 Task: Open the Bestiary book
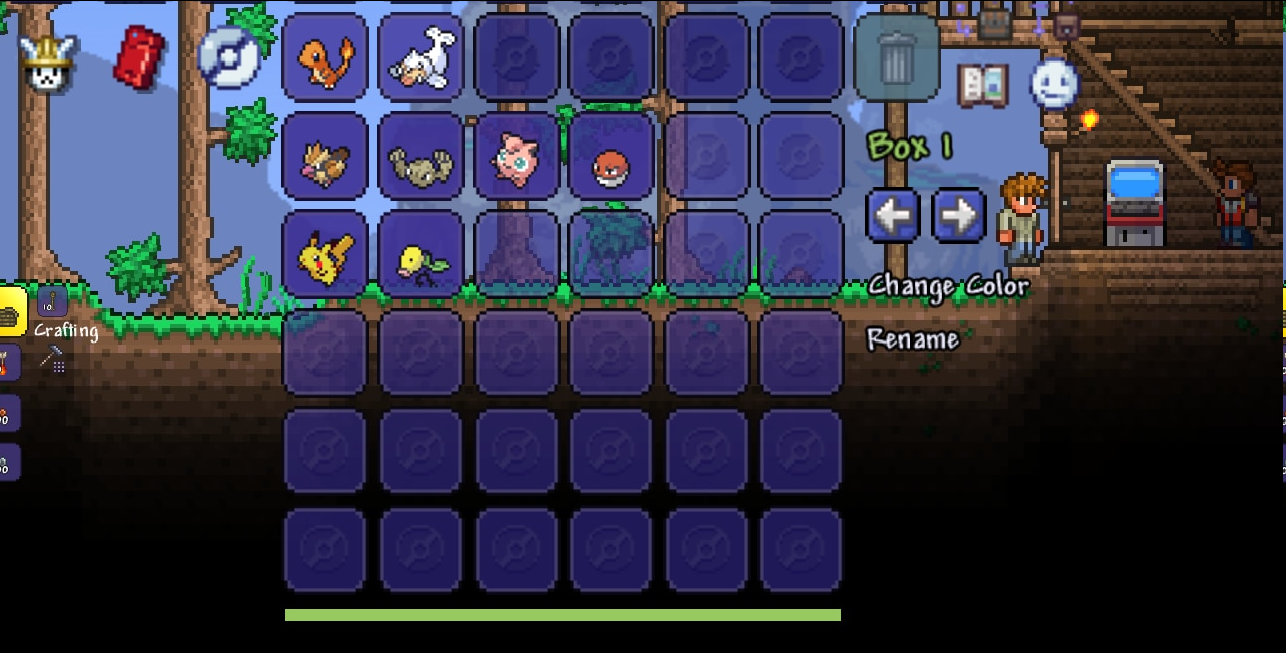[982, 85]
